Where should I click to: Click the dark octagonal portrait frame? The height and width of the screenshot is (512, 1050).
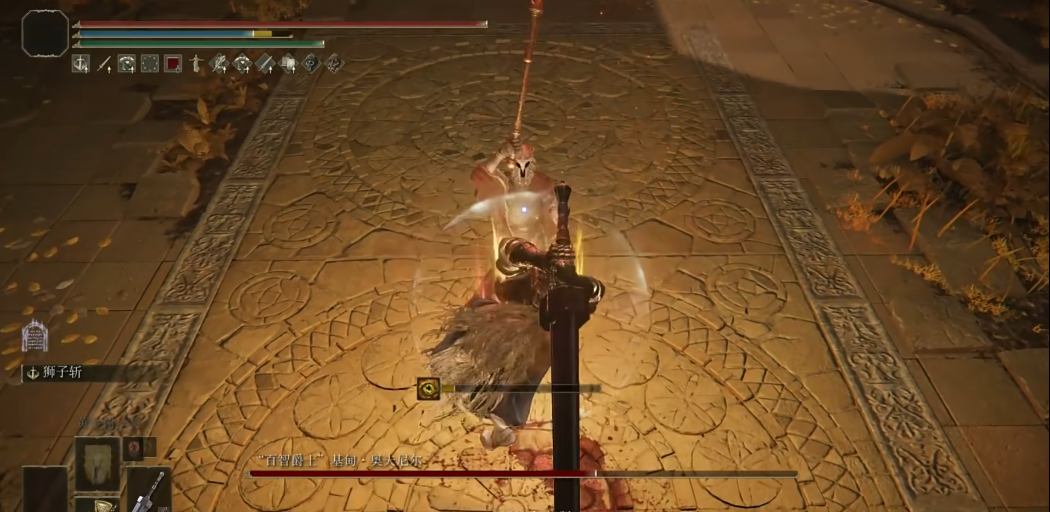tap(45, 33)
